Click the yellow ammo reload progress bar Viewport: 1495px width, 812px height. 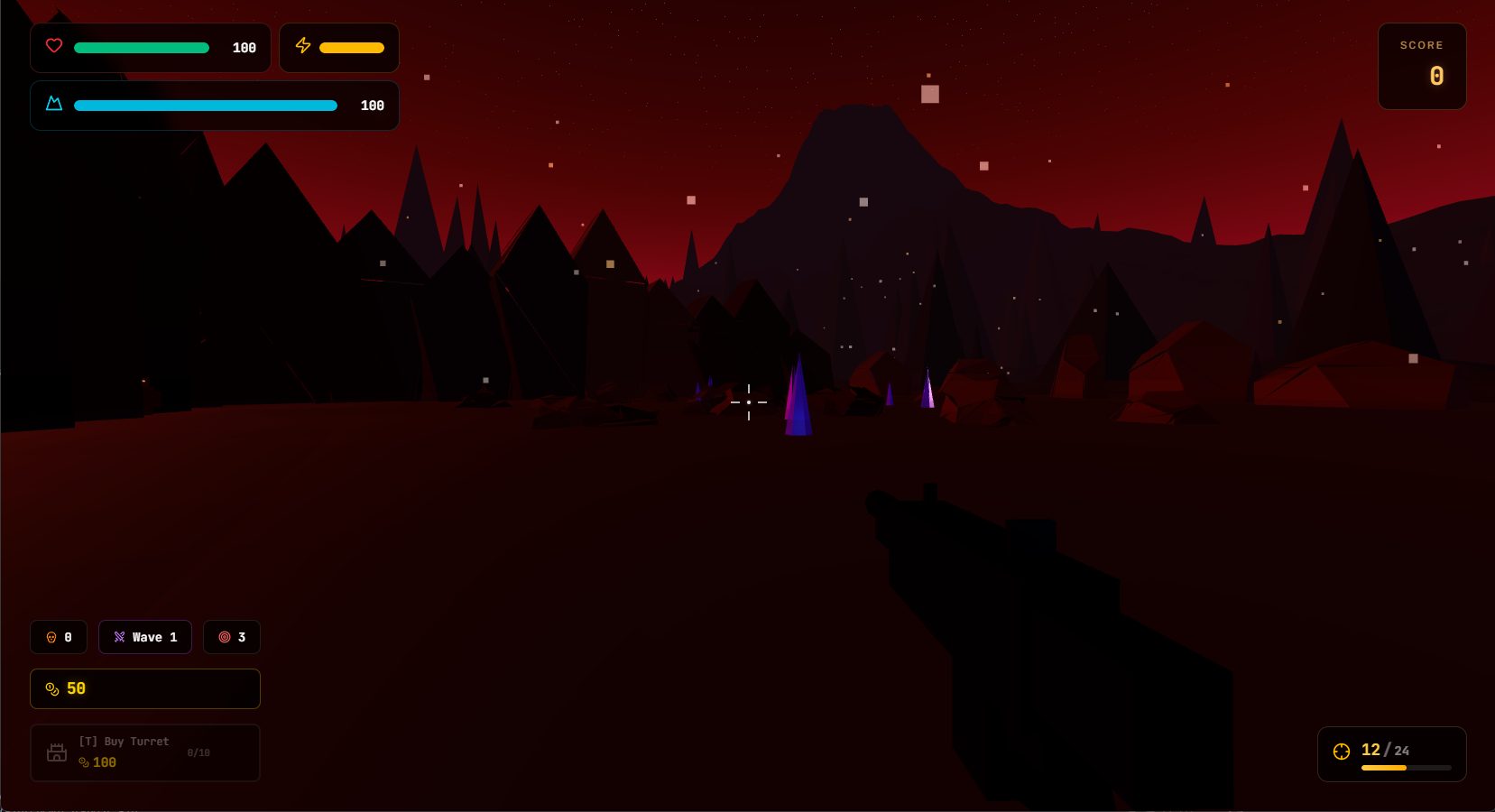point(1383,768)
